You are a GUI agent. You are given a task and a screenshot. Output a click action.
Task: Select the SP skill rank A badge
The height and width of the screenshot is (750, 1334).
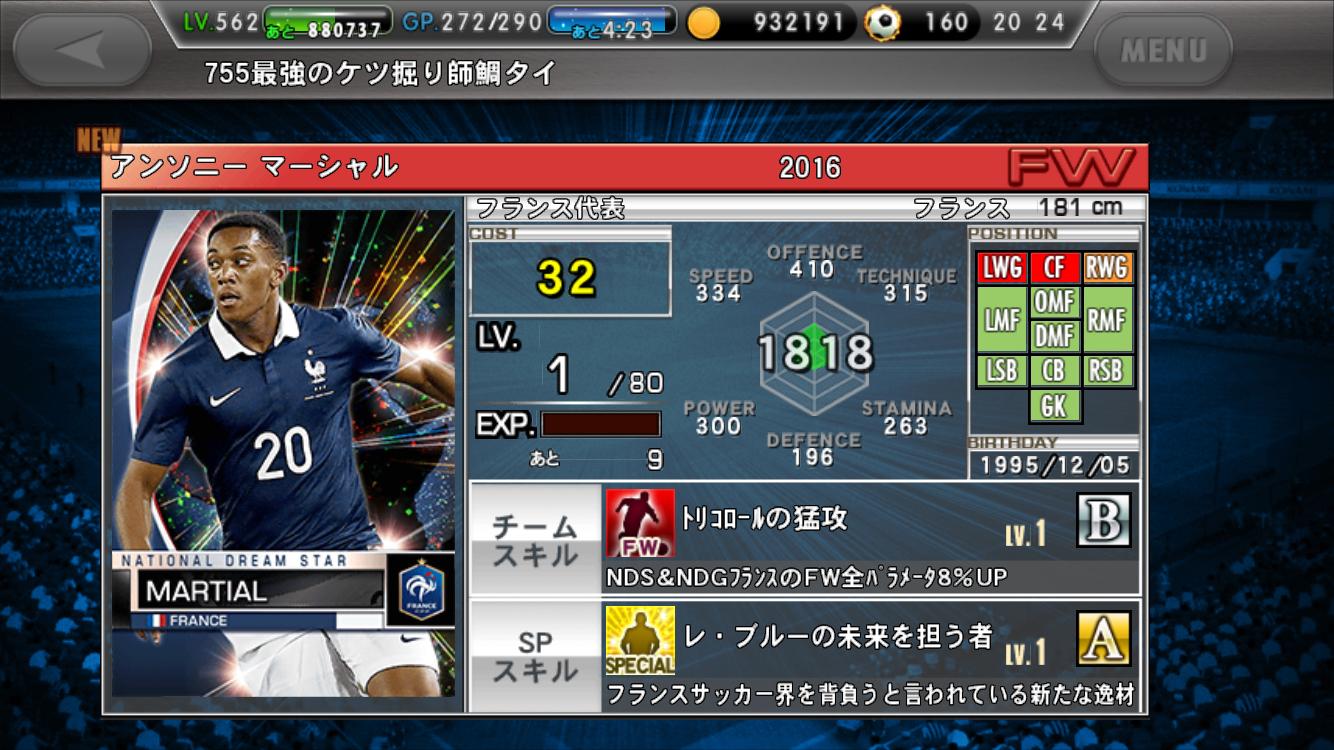pos(1103,639)
